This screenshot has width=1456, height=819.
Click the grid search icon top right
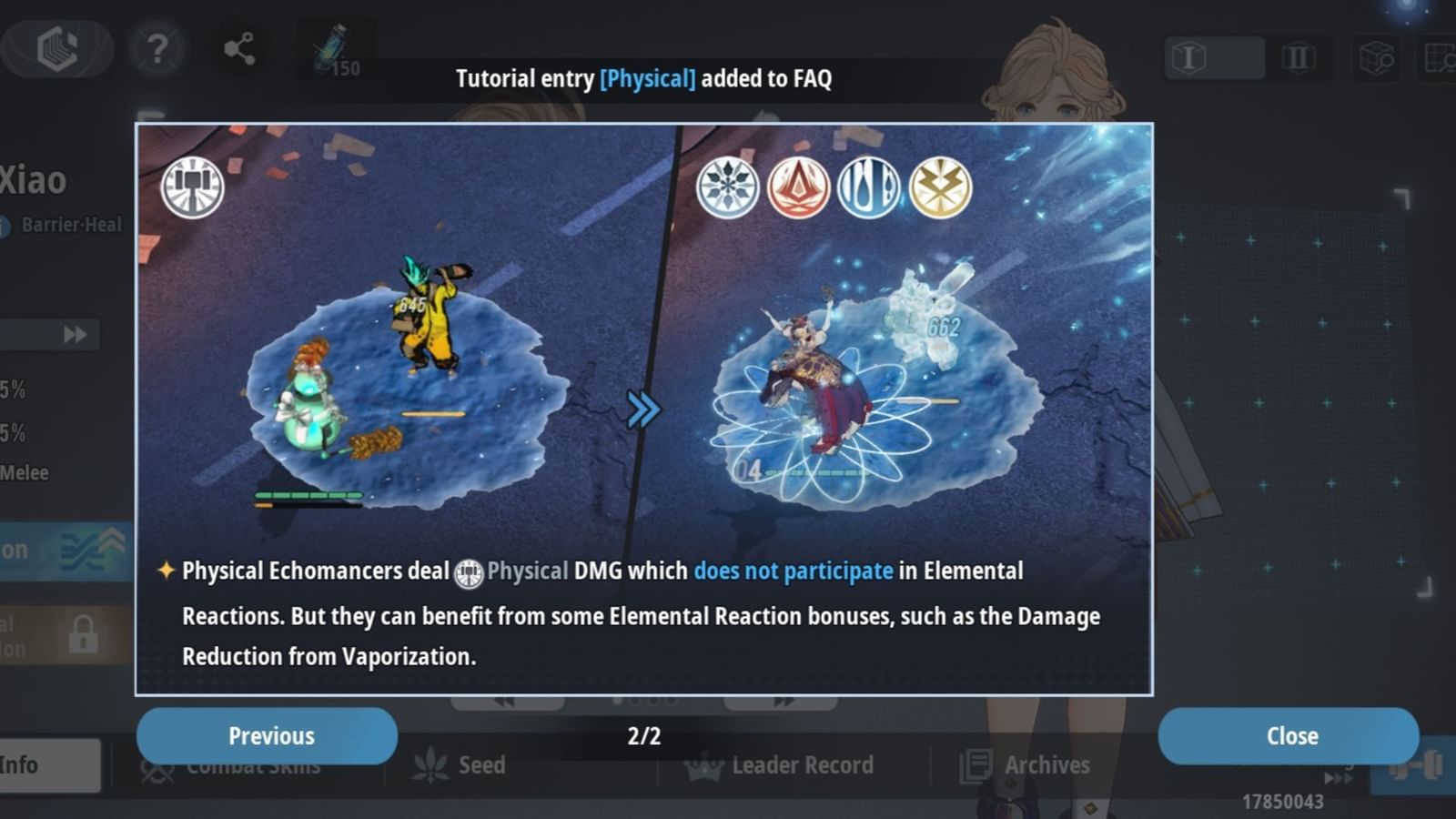pyautogui.click(x=1440, y=56)
